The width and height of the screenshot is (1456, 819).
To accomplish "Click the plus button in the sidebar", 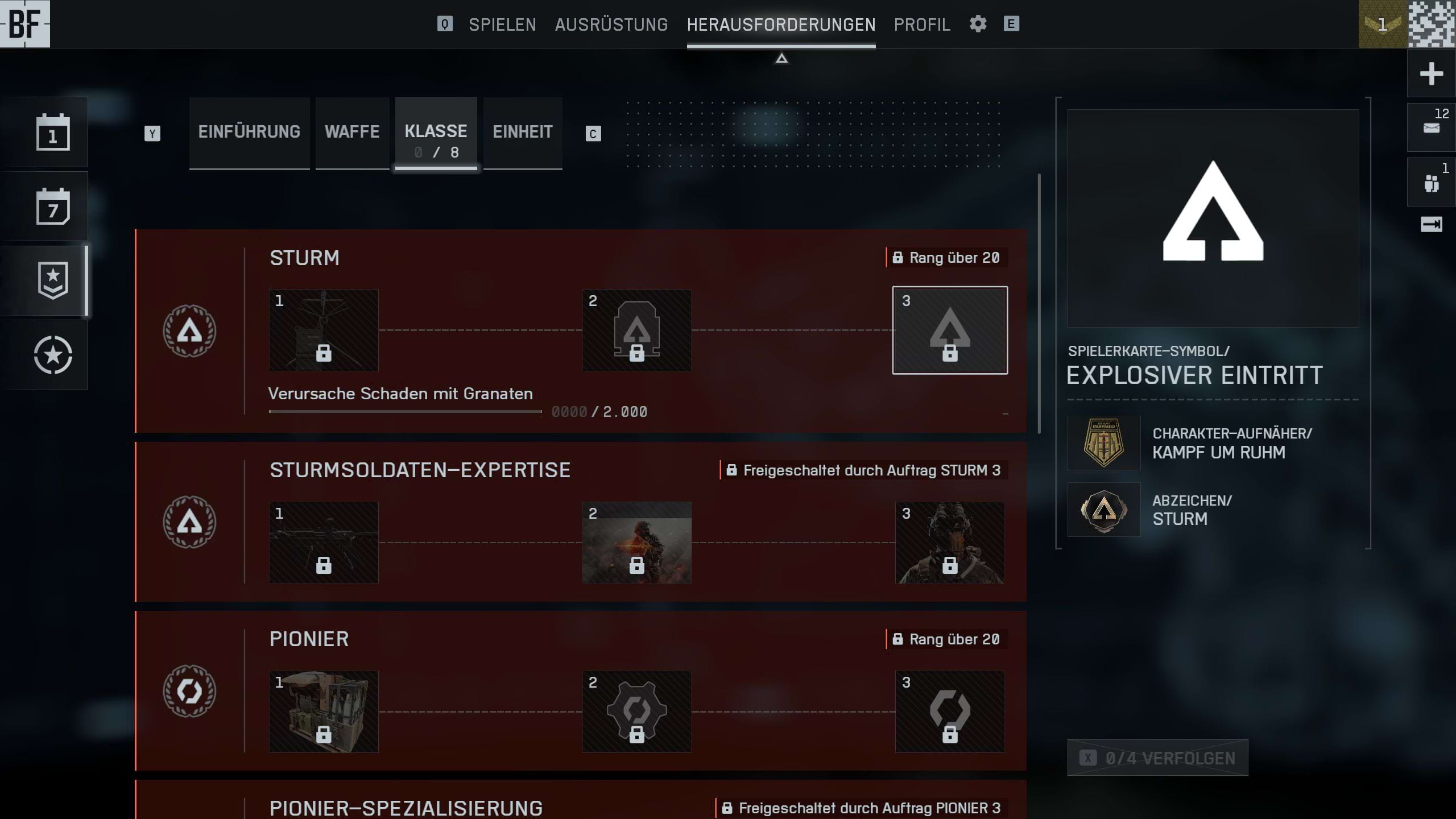I will pyautogui.click(x=1431, y=74).
